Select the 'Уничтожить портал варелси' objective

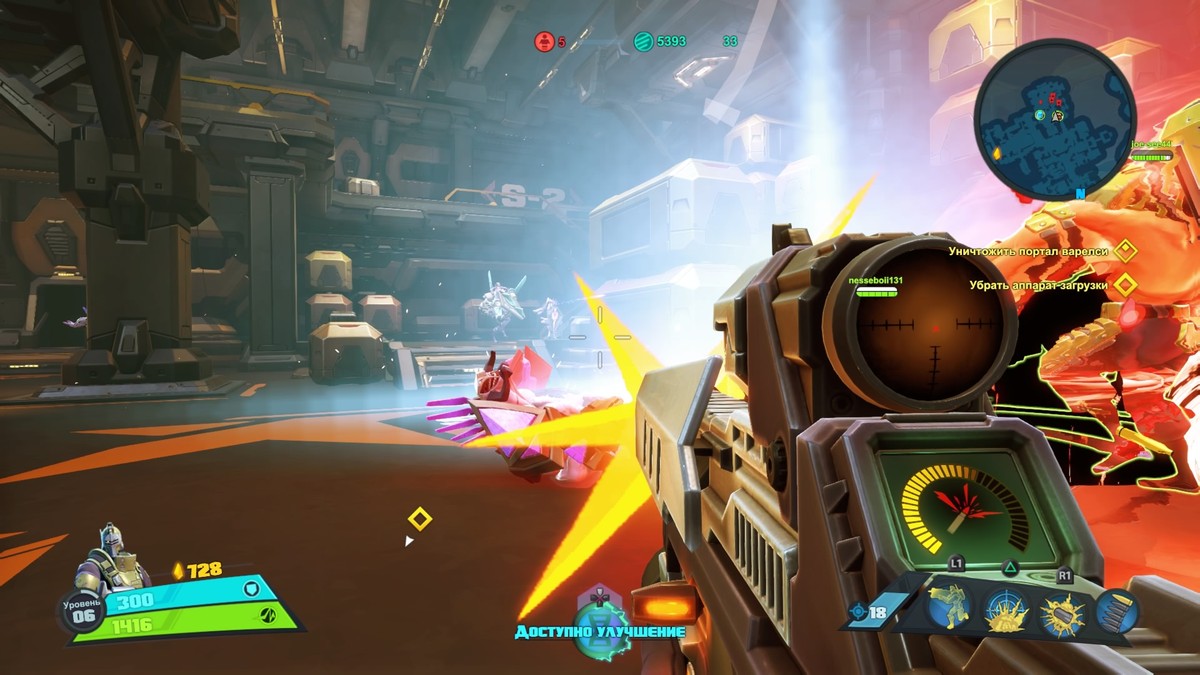[x=1028, y=251]
